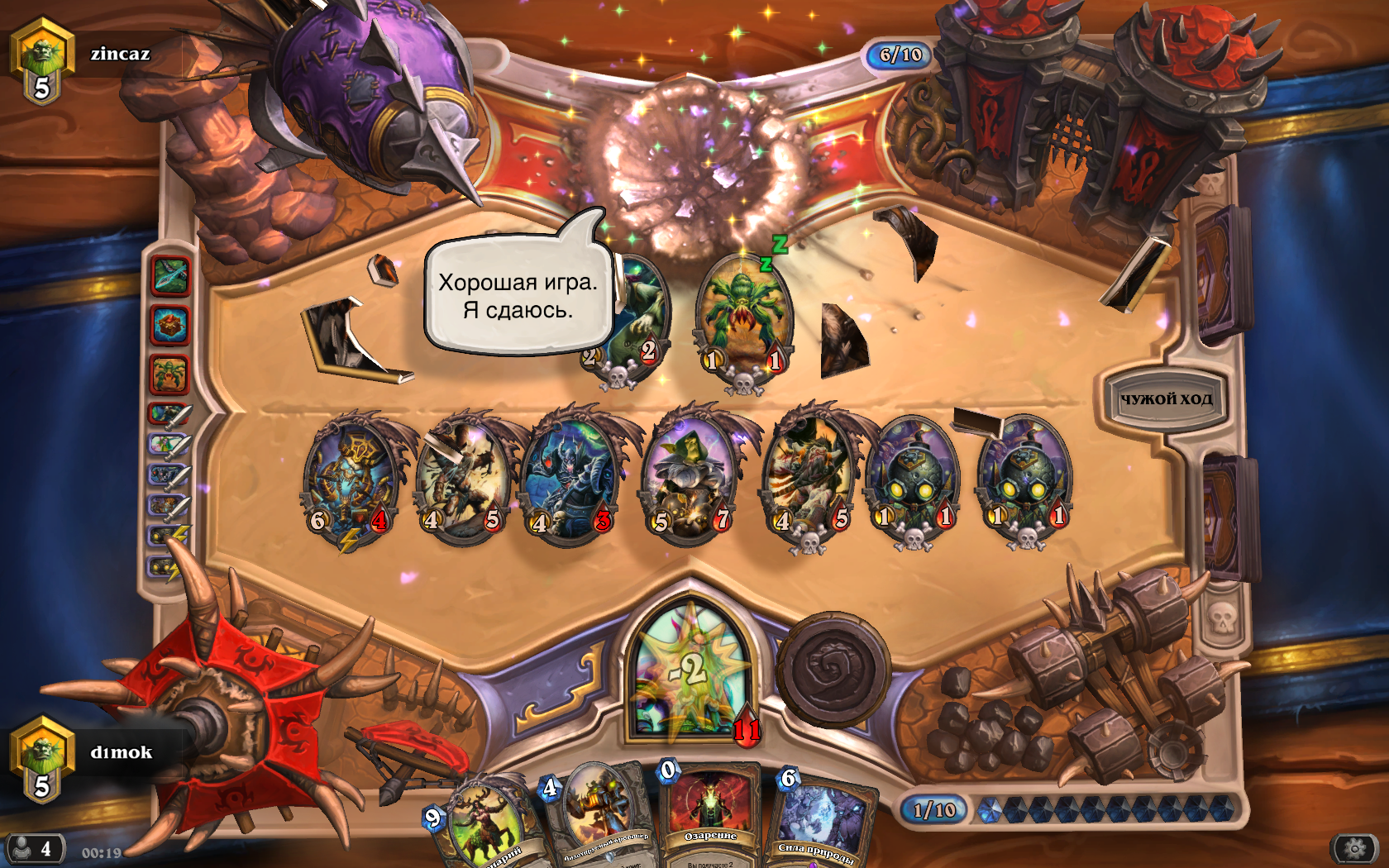Select the friendly 4/3 minion
The height and width of the screenshot is (868, 1389).
tap(570, 479)
